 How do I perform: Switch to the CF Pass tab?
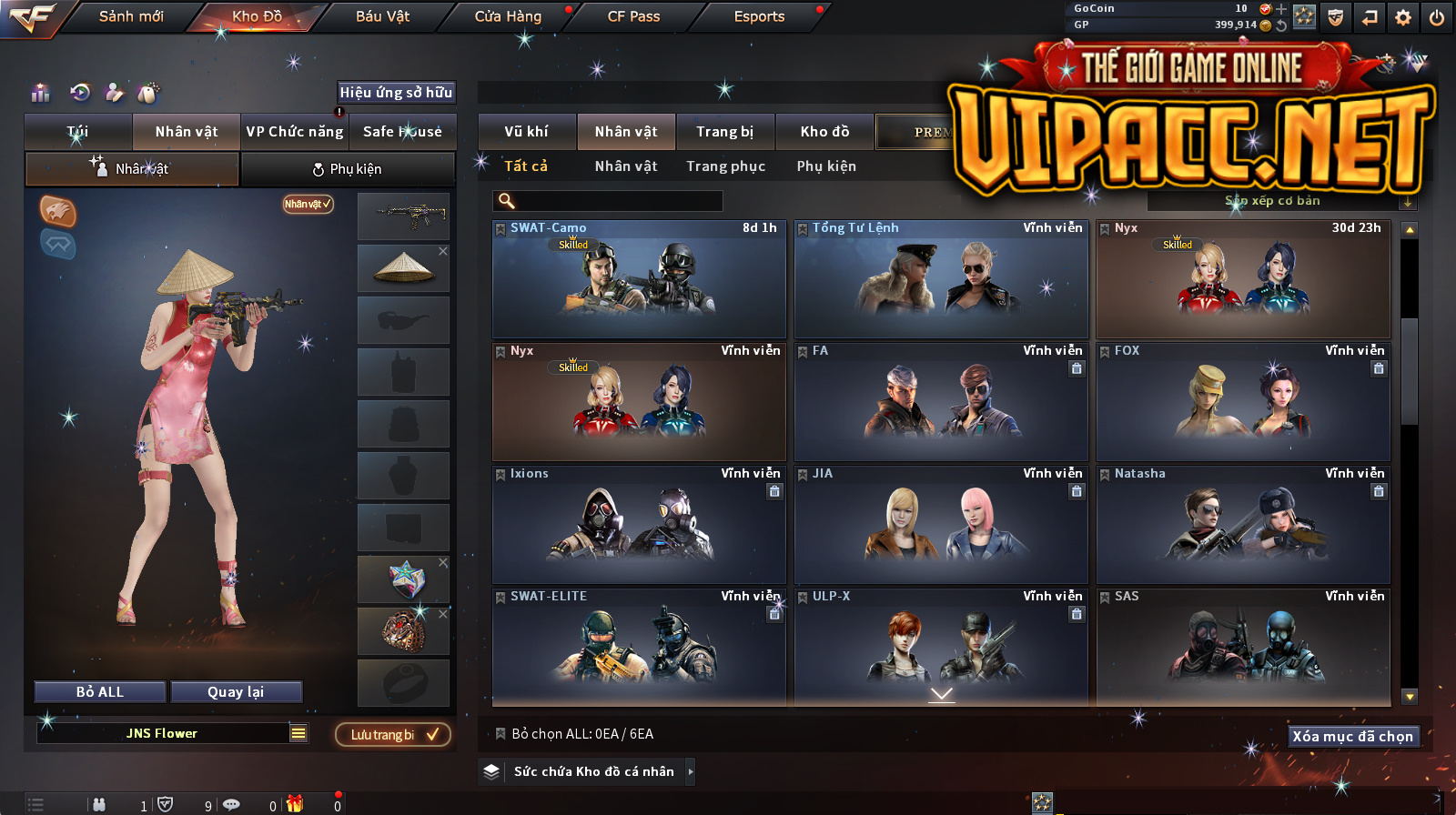[633, 16]
